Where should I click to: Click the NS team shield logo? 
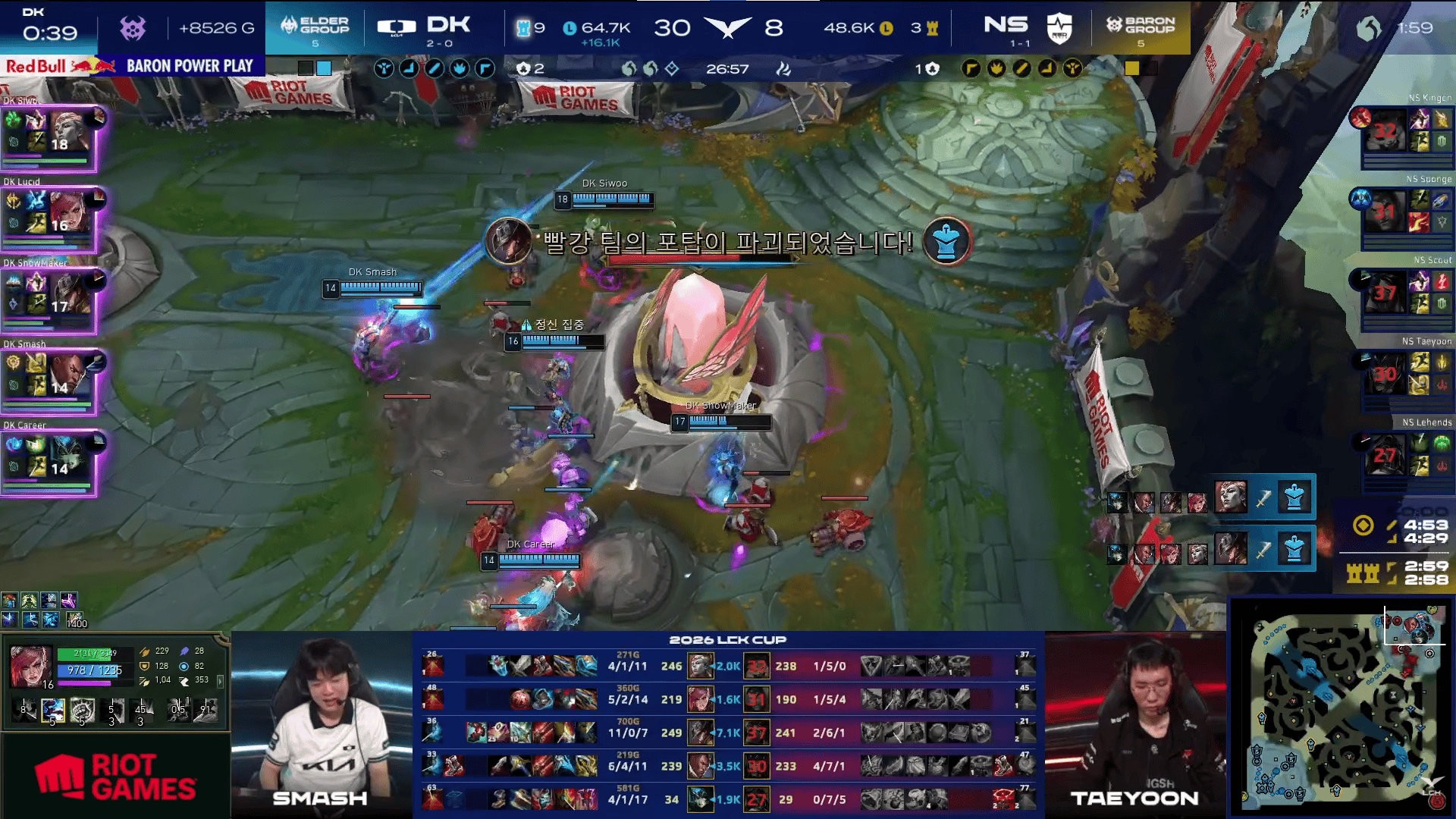tap(1059, 28)
